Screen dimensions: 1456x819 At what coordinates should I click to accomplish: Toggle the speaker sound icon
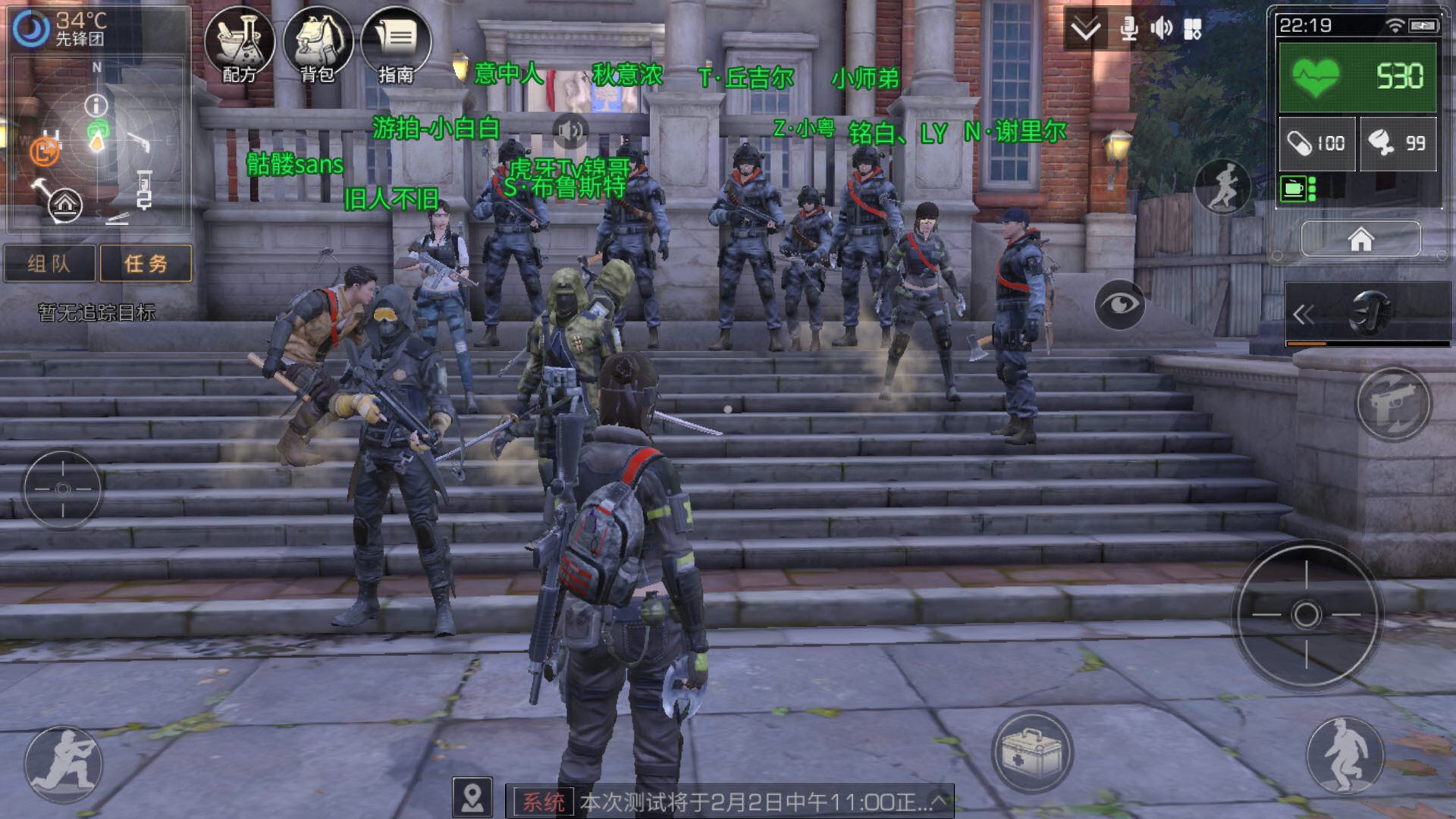click(1161, 29)
